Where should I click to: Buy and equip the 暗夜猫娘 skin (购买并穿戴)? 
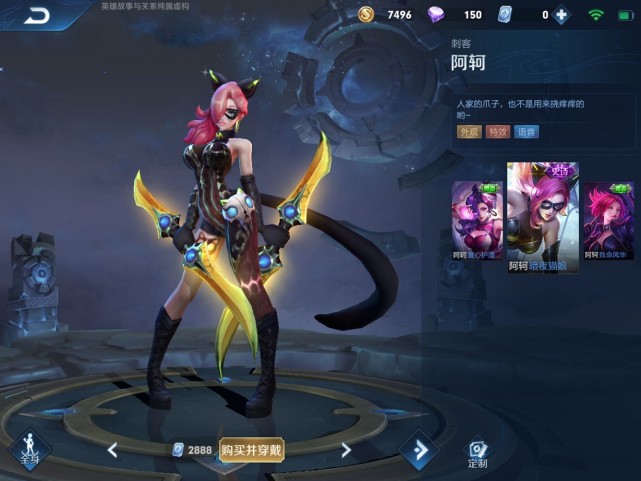(252, 450)
